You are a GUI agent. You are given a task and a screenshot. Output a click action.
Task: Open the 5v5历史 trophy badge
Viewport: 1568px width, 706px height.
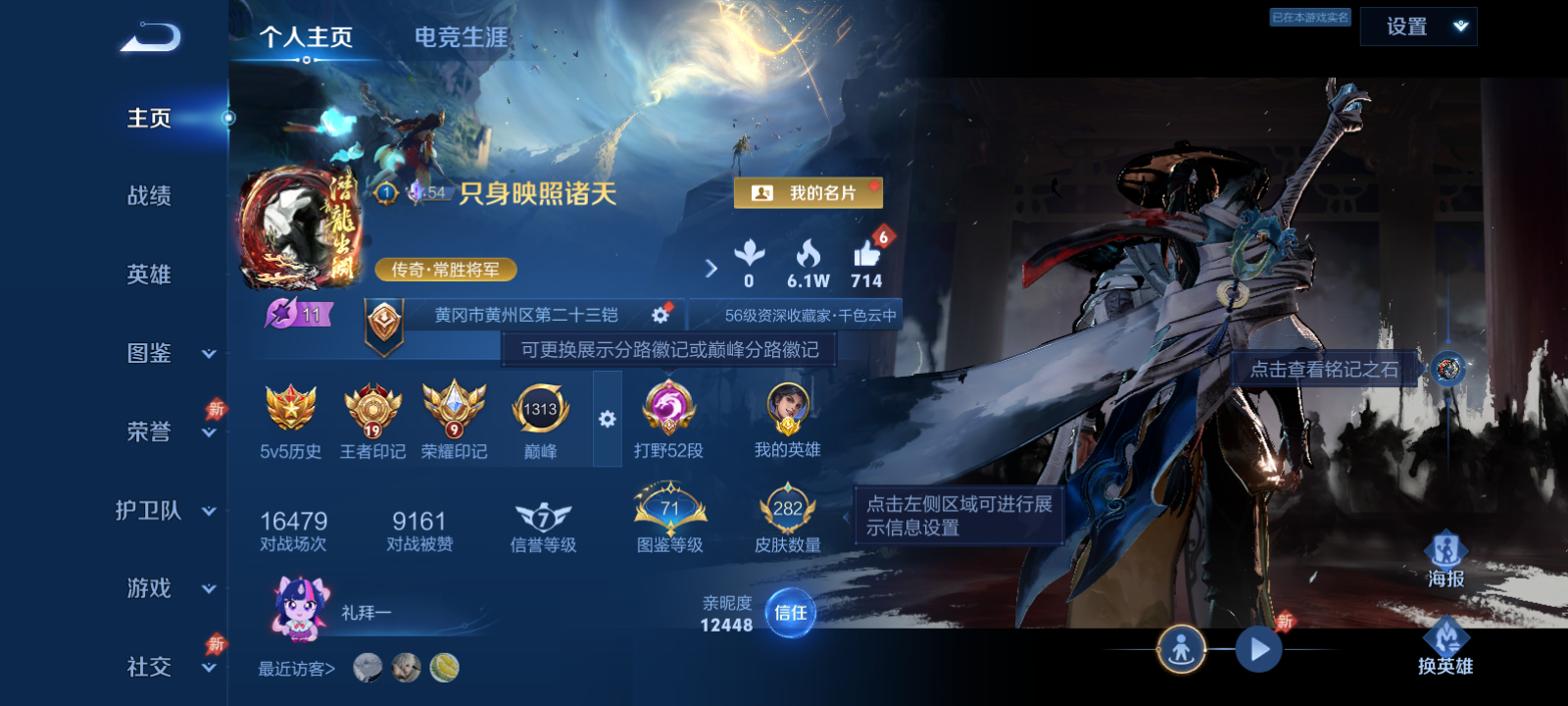click(289, 417)
